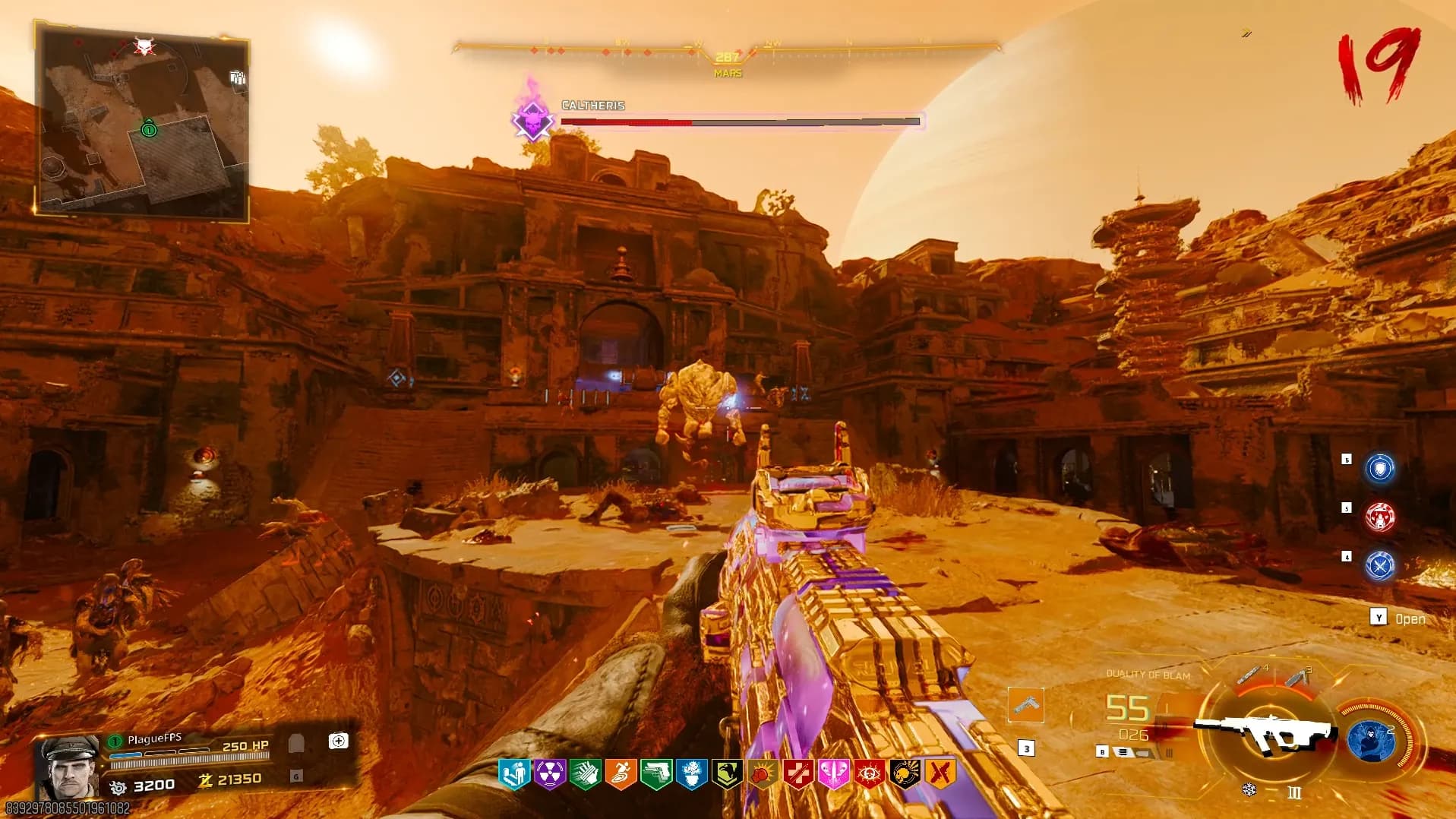Select the red Death Perception eye perk

869,773
